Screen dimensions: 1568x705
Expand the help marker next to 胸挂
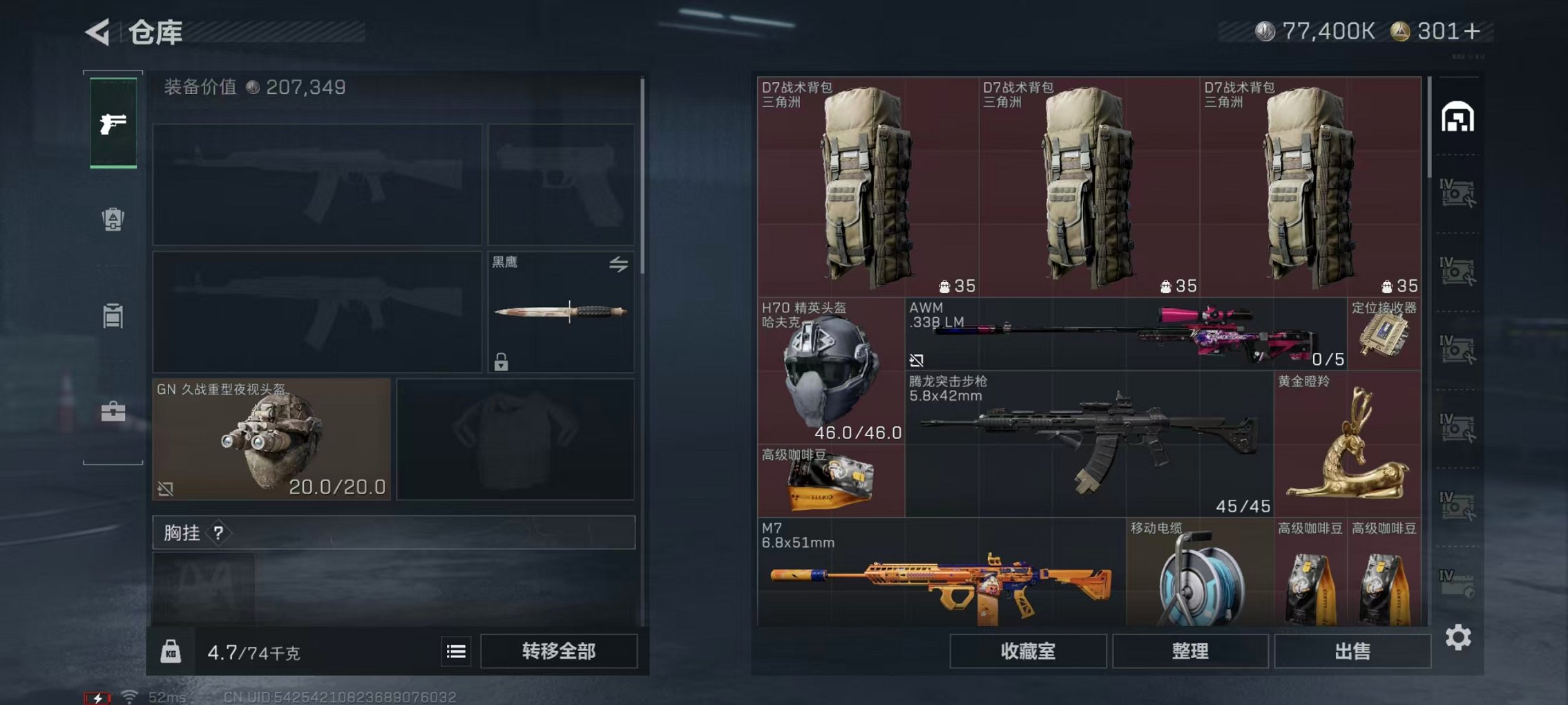[x=219, y=533]
